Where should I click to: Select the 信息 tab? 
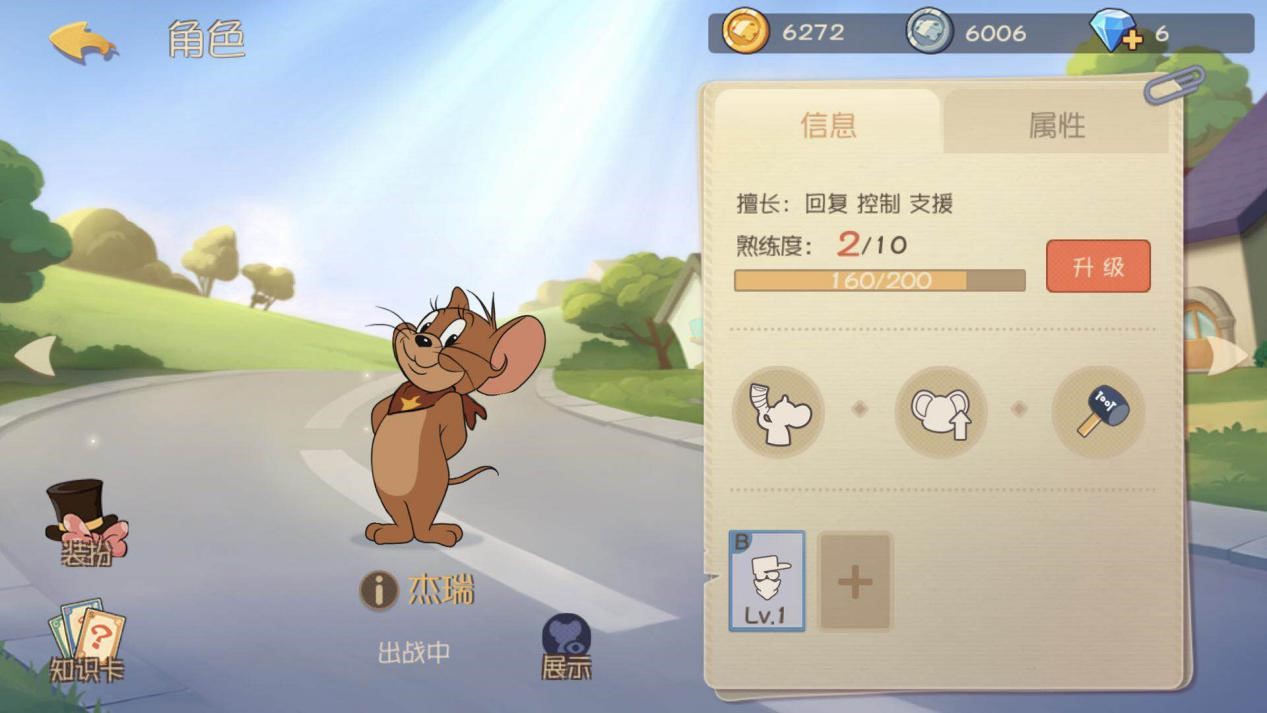[828, 125]
